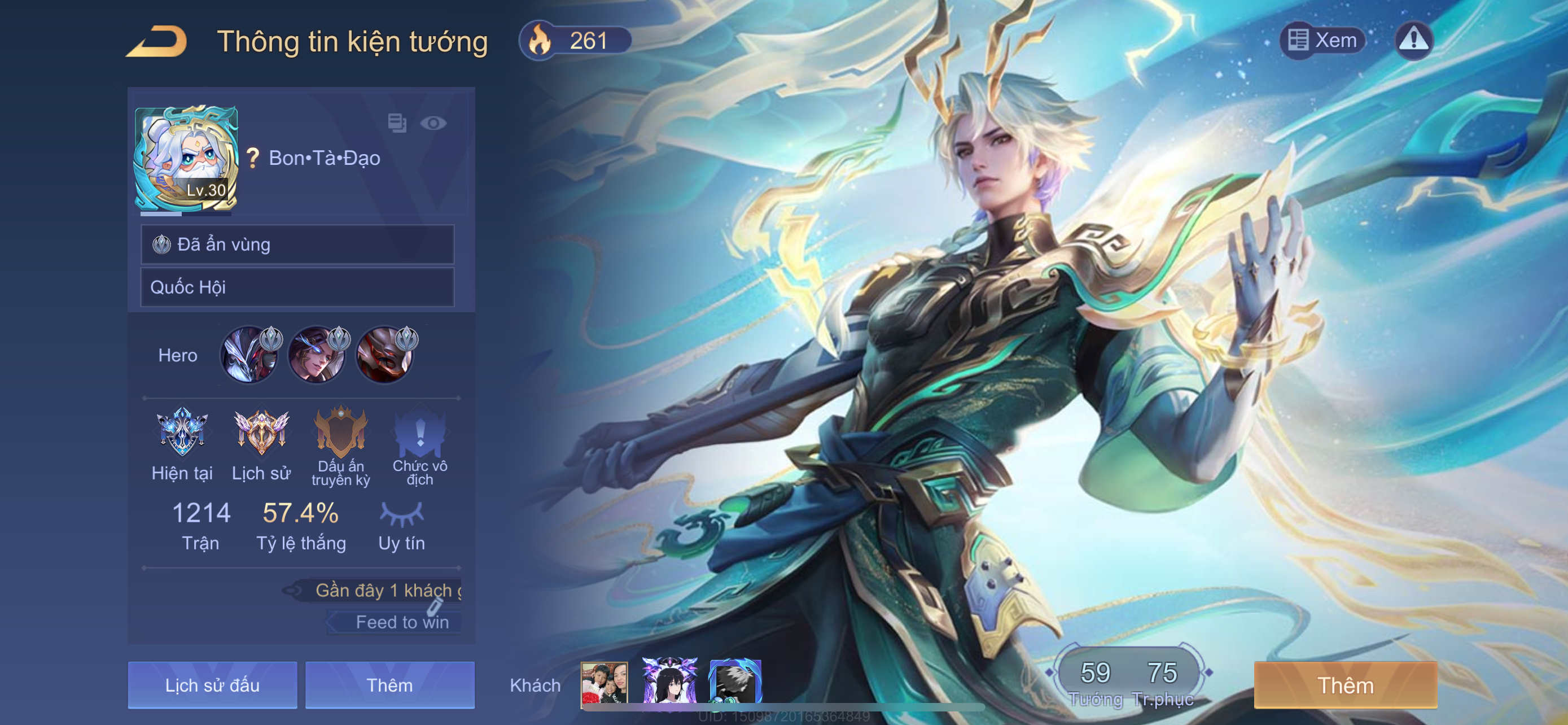Click the player avatar portrait
This screenshot has height=725, width=1568.
tap(185, 158)
